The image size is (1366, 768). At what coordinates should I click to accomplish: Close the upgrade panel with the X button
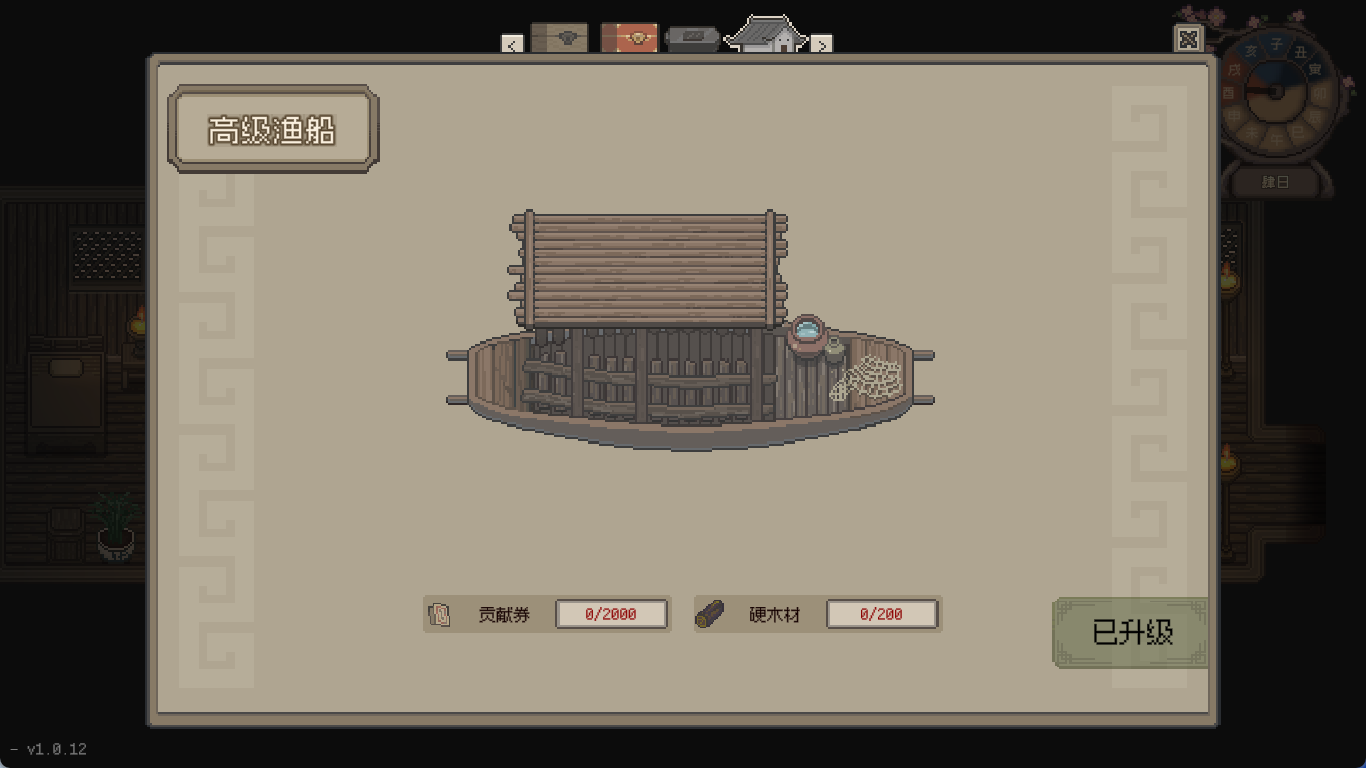click(x=1188, y=39)
